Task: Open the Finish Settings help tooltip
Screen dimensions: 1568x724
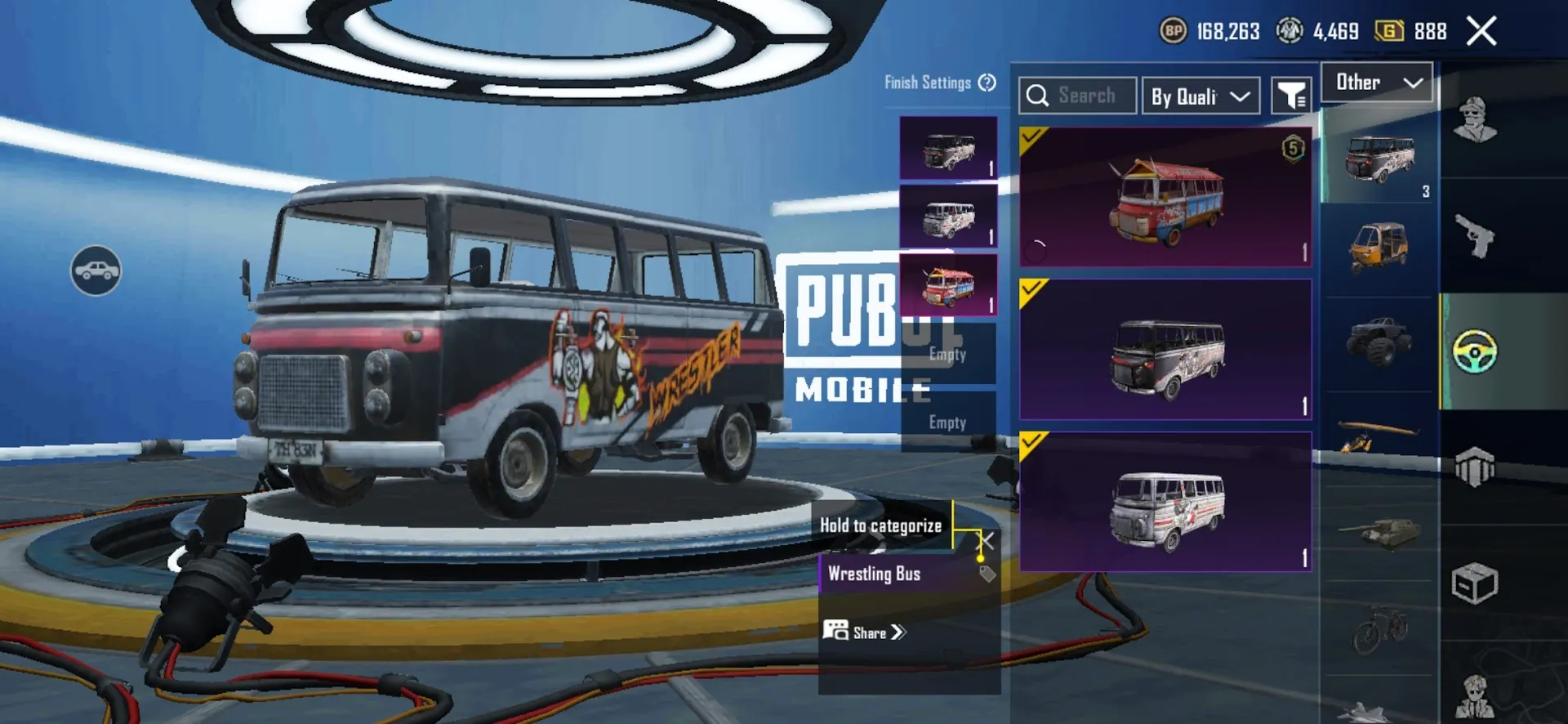Action: coord(987,83)
